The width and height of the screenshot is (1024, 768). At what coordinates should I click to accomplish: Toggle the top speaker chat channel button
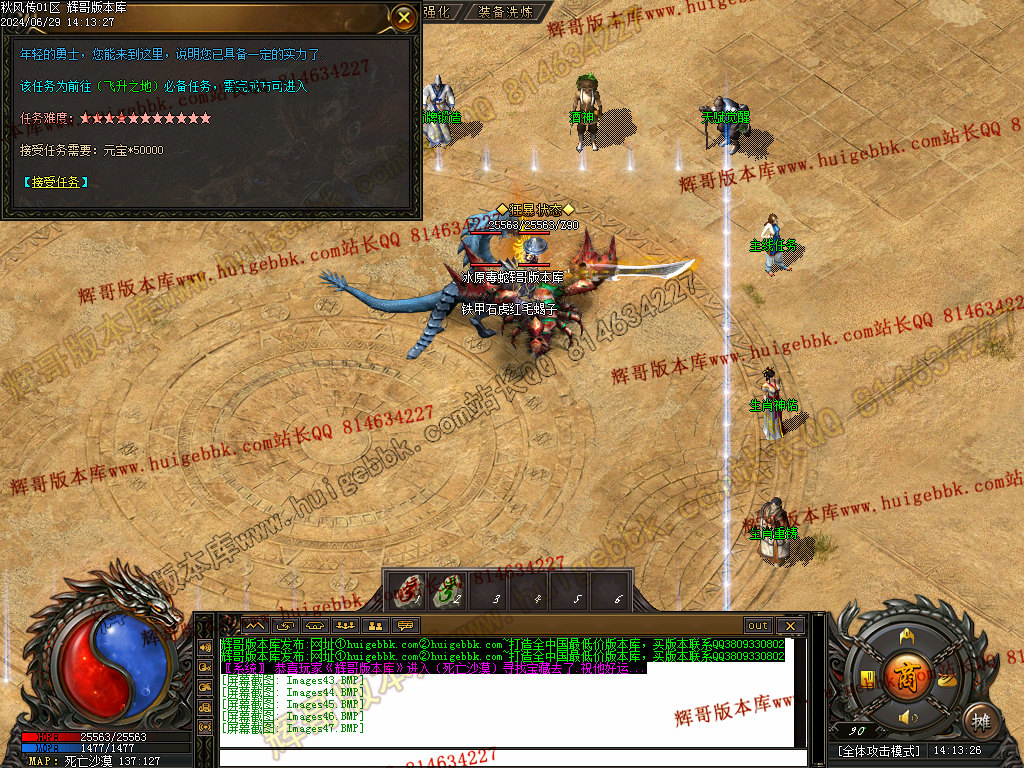point(205,647)
